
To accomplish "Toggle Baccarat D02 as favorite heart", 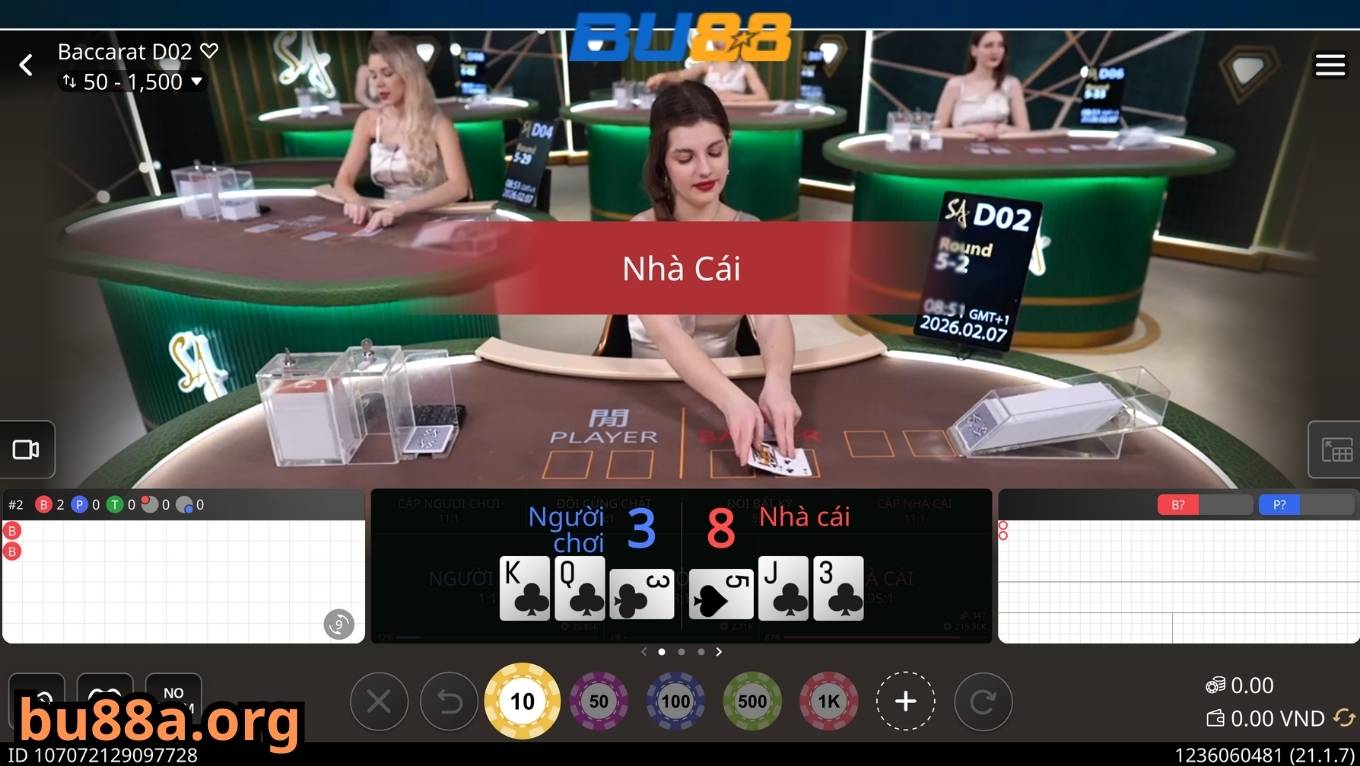I will coord(207,50).
